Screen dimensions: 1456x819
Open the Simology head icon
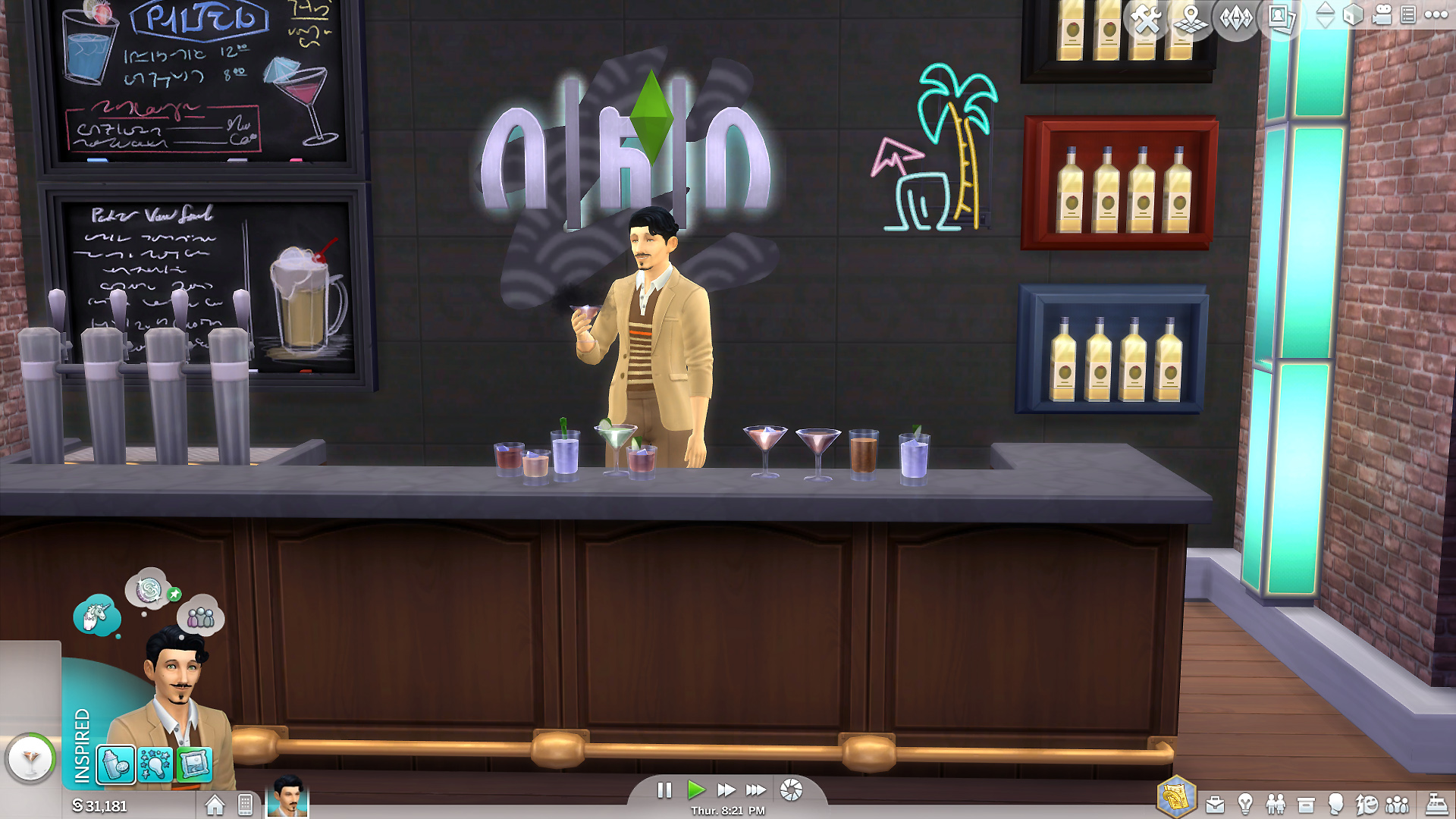point(1335,802)
